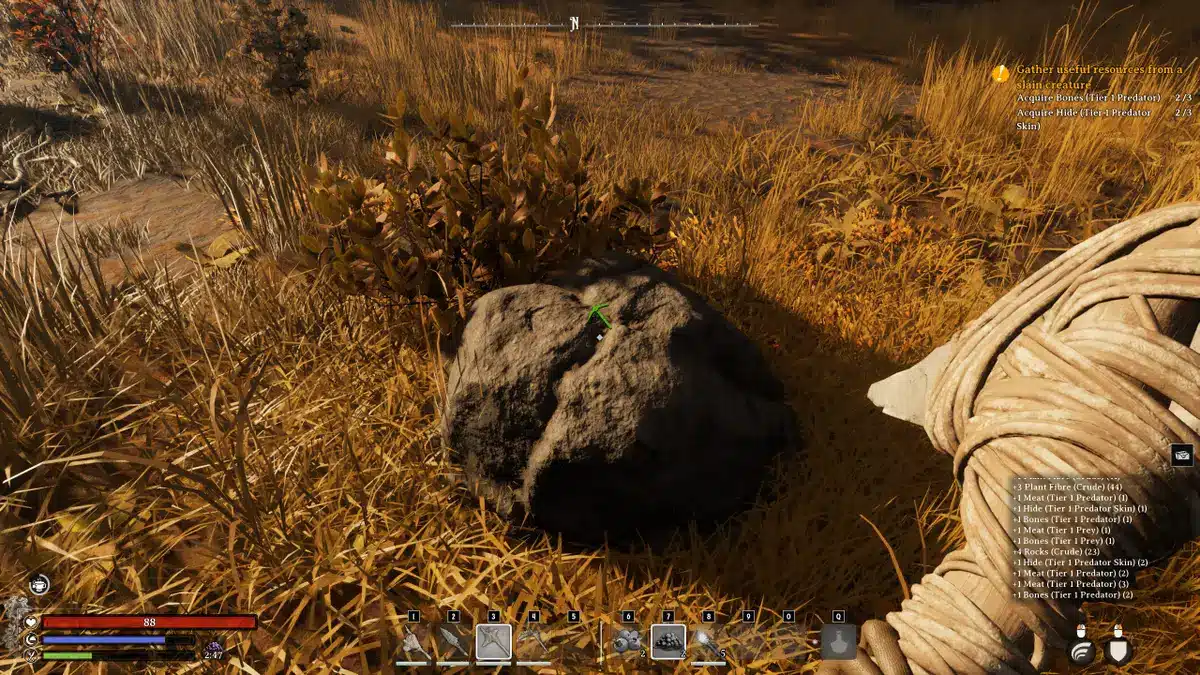Choose the rock pile in slot 7
The height and width of the screenshot is (675, 1200).
[x=668, y=642]
